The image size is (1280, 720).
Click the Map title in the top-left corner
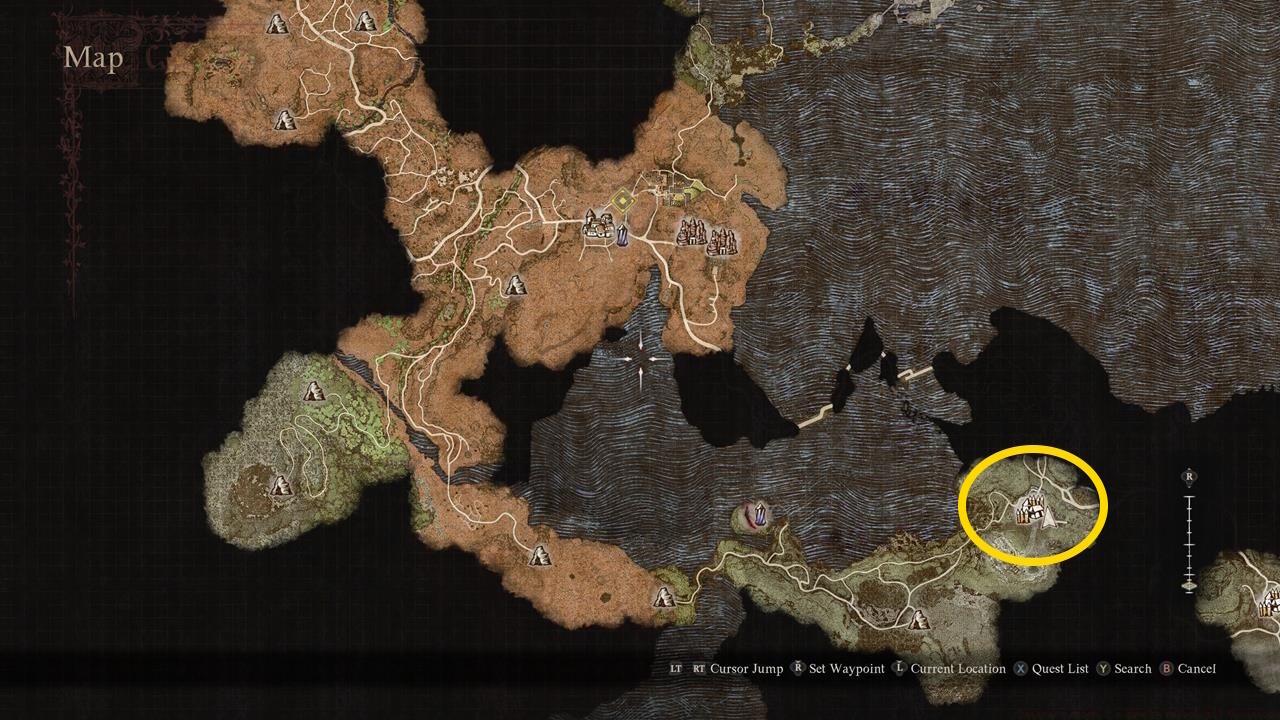pyautogui.click(x=92, y=58)
